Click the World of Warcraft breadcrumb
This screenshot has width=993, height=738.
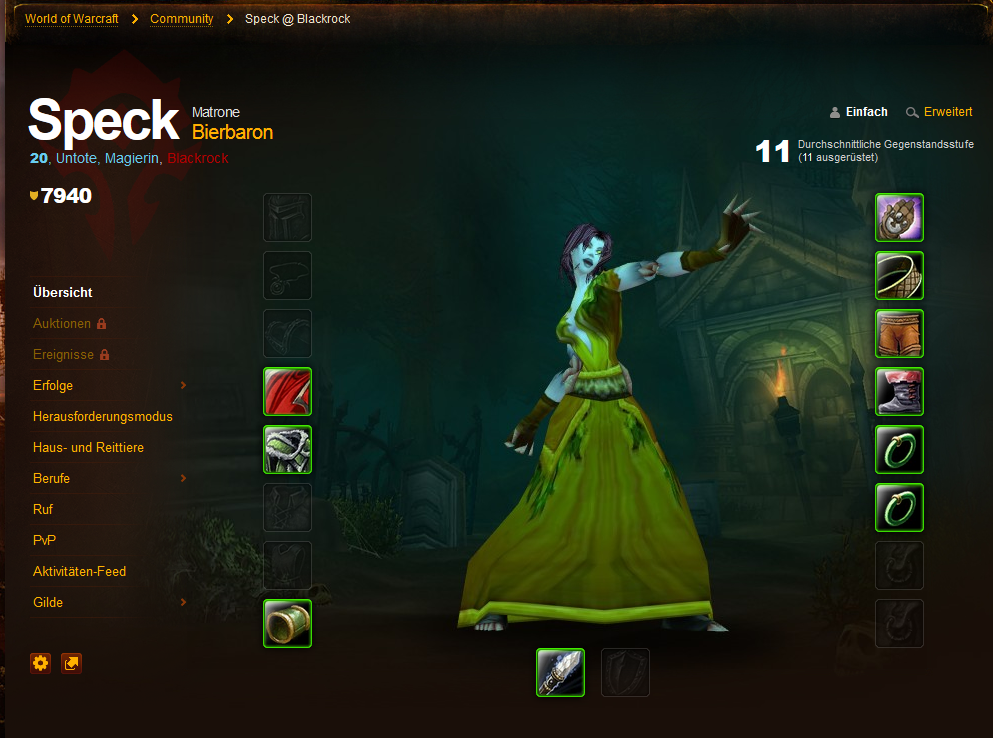72,19
